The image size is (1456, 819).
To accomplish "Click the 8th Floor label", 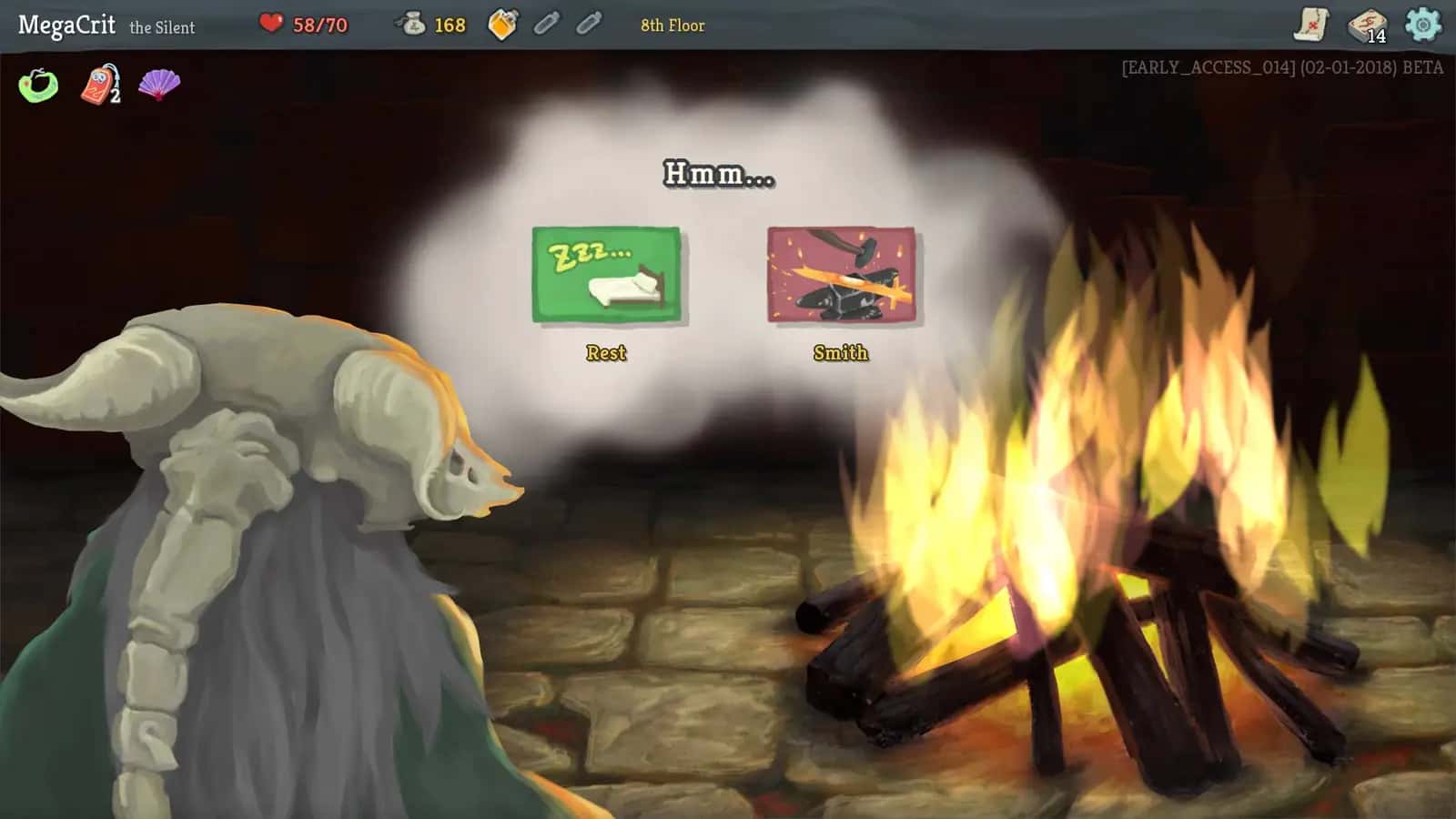I will (x=672, y=25).
